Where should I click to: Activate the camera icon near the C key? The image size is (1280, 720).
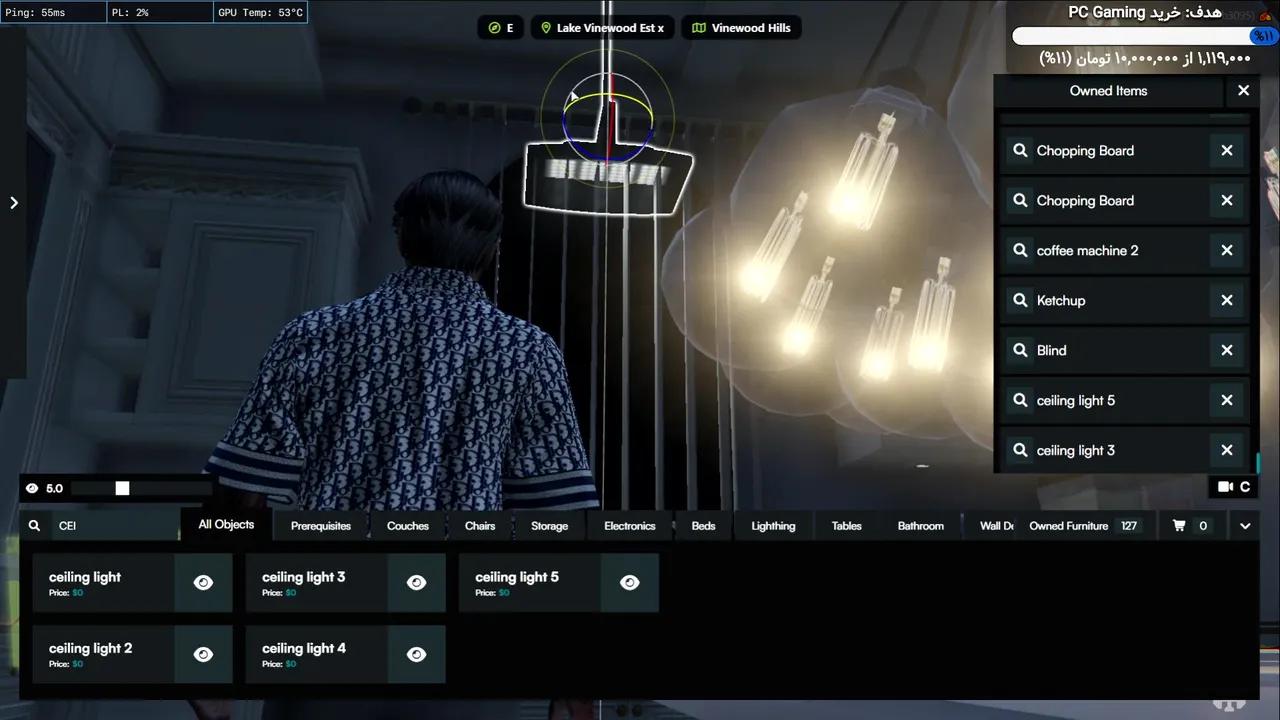(x=1225, y=486)
